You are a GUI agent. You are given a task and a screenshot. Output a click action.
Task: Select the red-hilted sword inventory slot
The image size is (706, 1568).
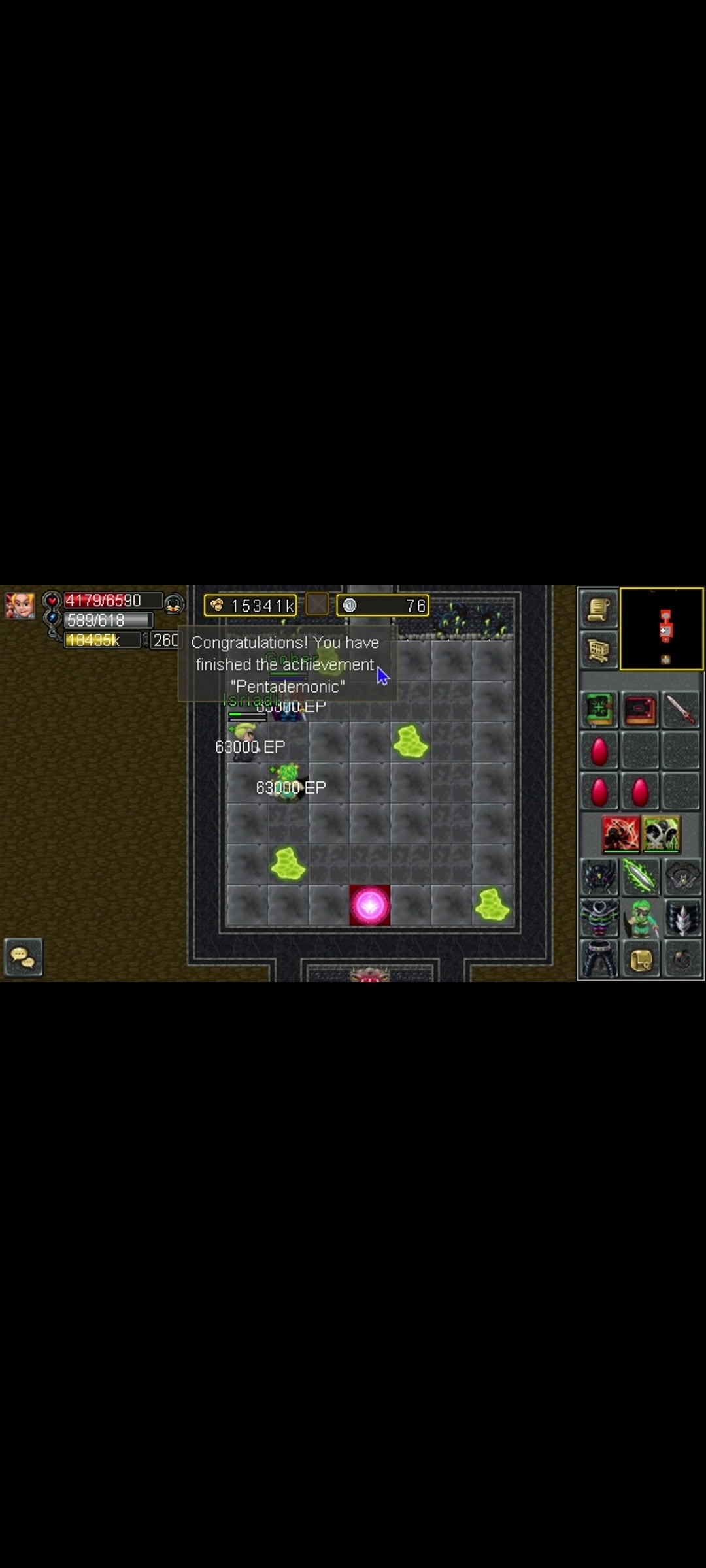coord(681,710)
